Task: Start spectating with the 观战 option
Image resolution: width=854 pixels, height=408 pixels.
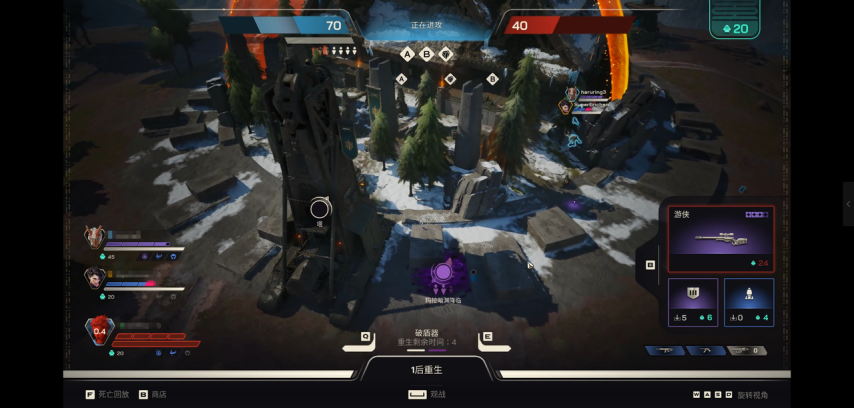Action: tap(428, 394)
